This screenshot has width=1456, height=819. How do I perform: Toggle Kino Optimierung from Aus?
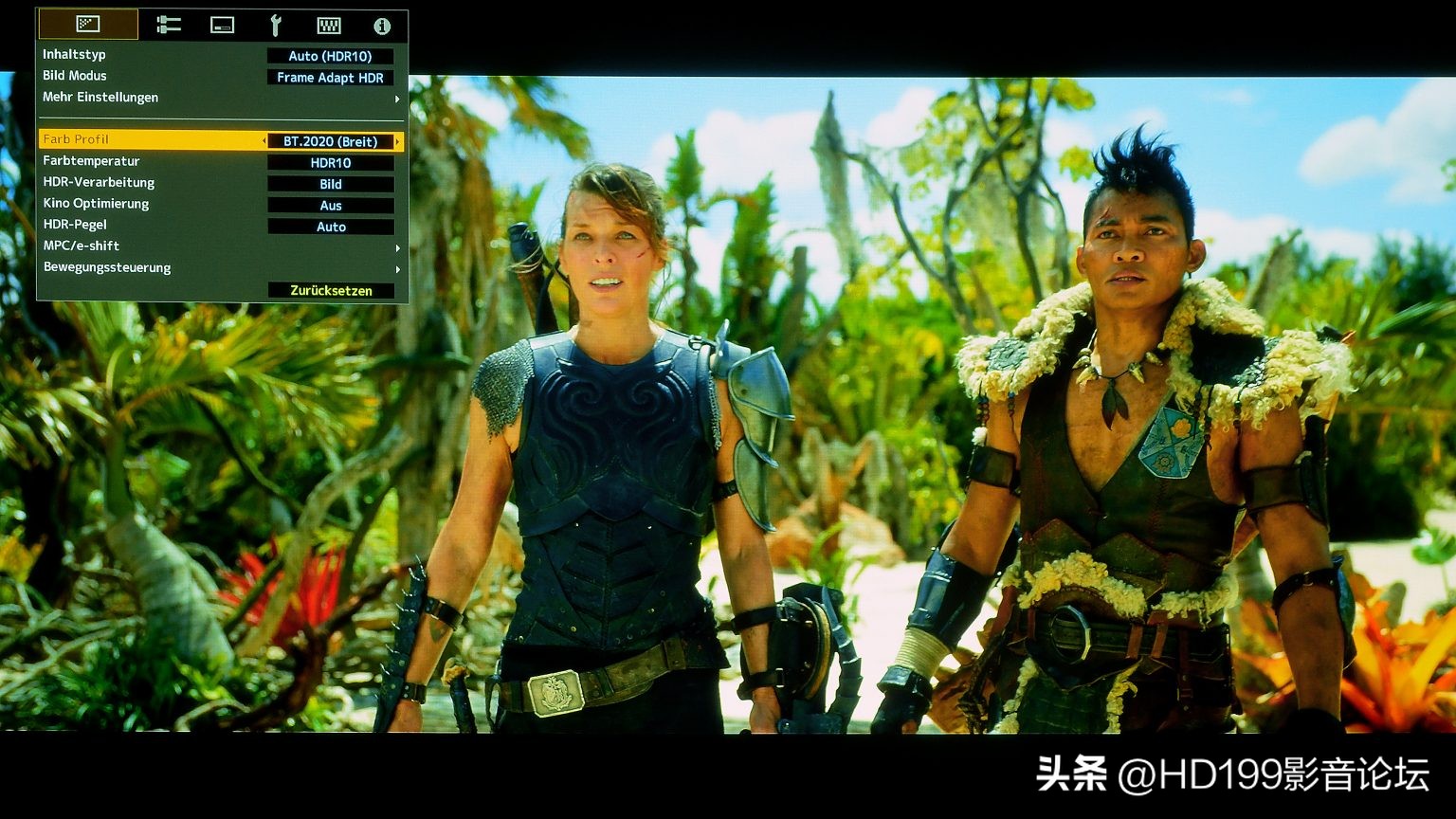(330, 206)
